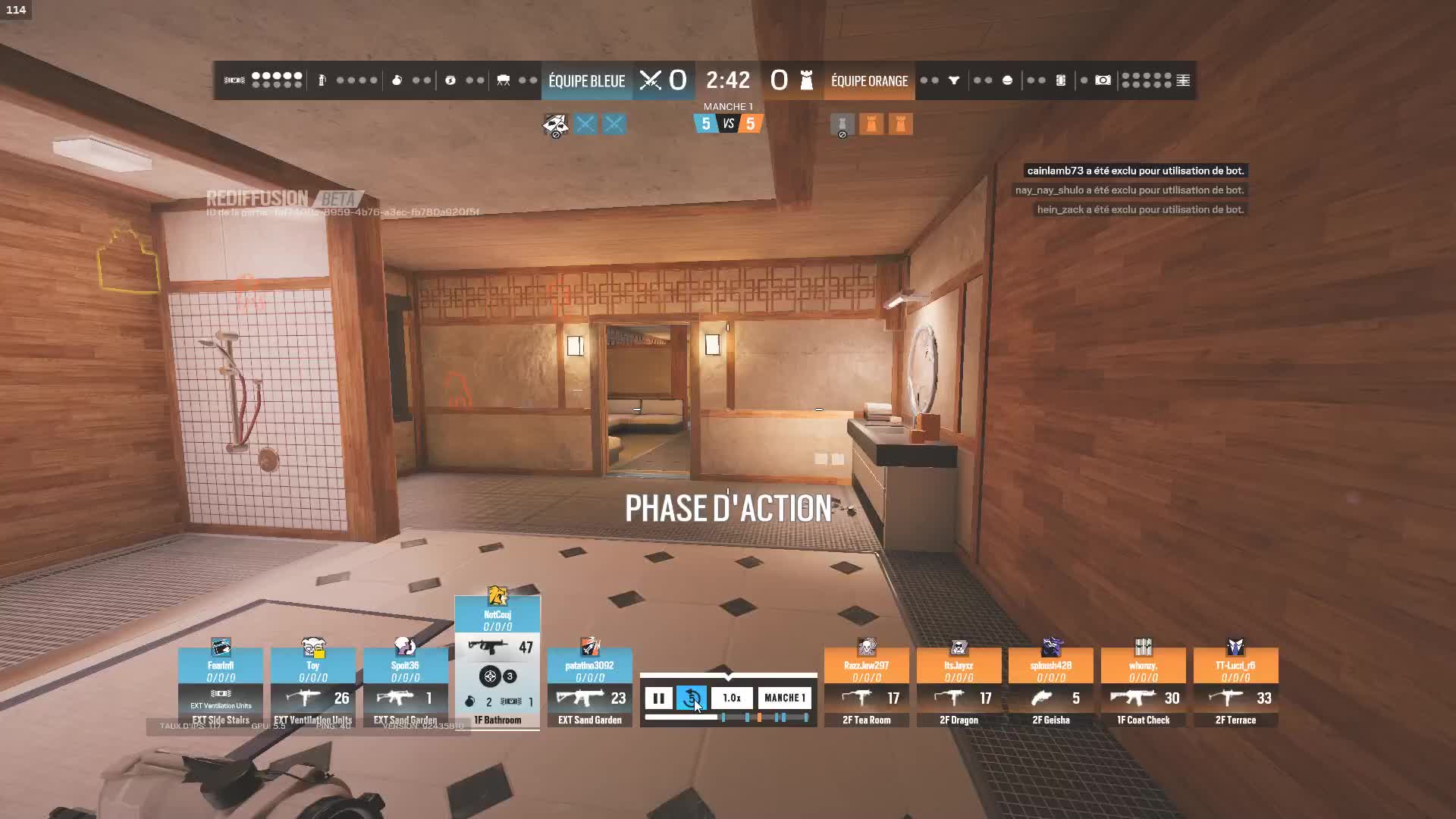Open the 1.0x playback speed selector
Image resolution: width=1456 pixels, height=819 pixels.
coord(730,698)
